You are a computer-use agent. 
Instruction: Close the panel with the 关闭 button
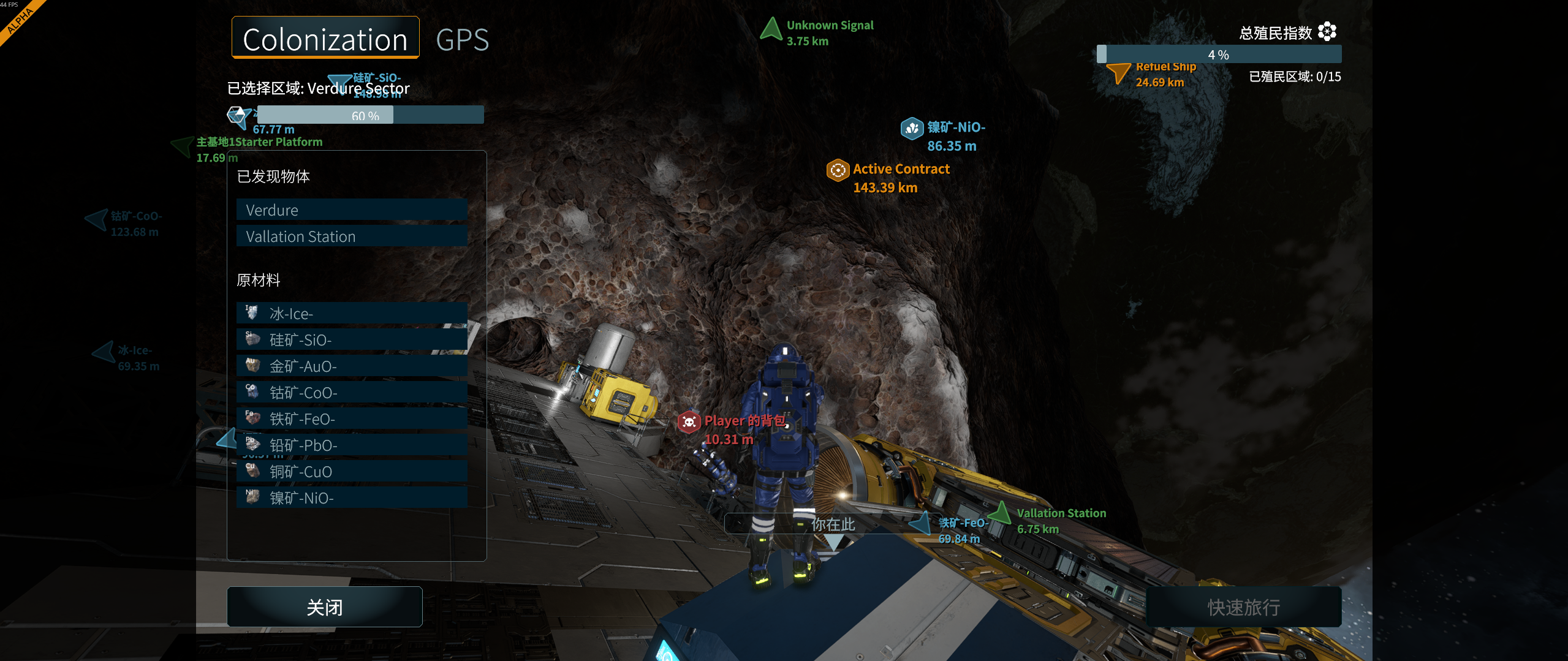[x=325, y=607]
